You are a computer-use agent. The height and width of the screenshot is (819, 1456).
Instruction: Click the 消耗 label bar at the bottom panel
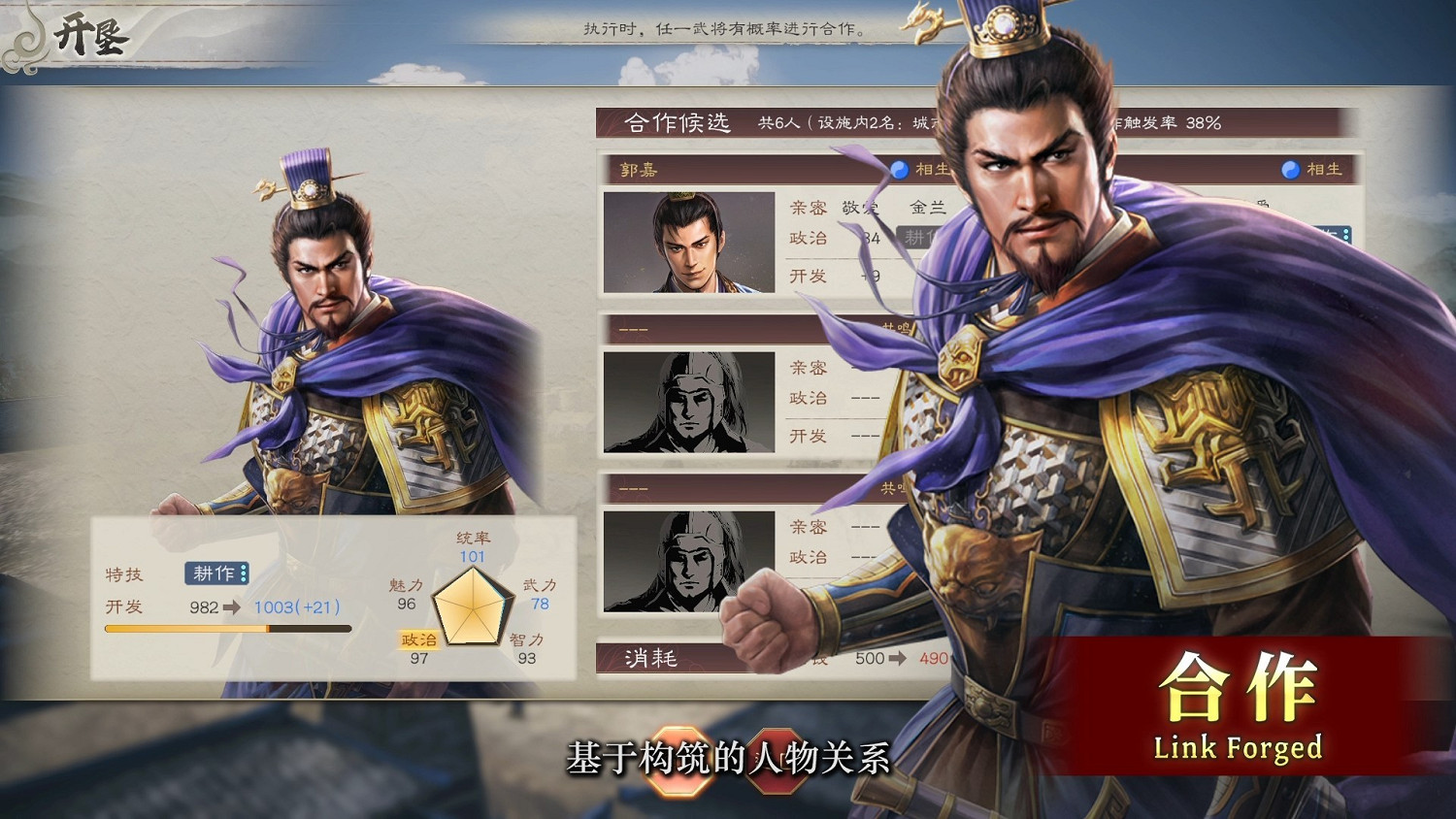point(650,658)
